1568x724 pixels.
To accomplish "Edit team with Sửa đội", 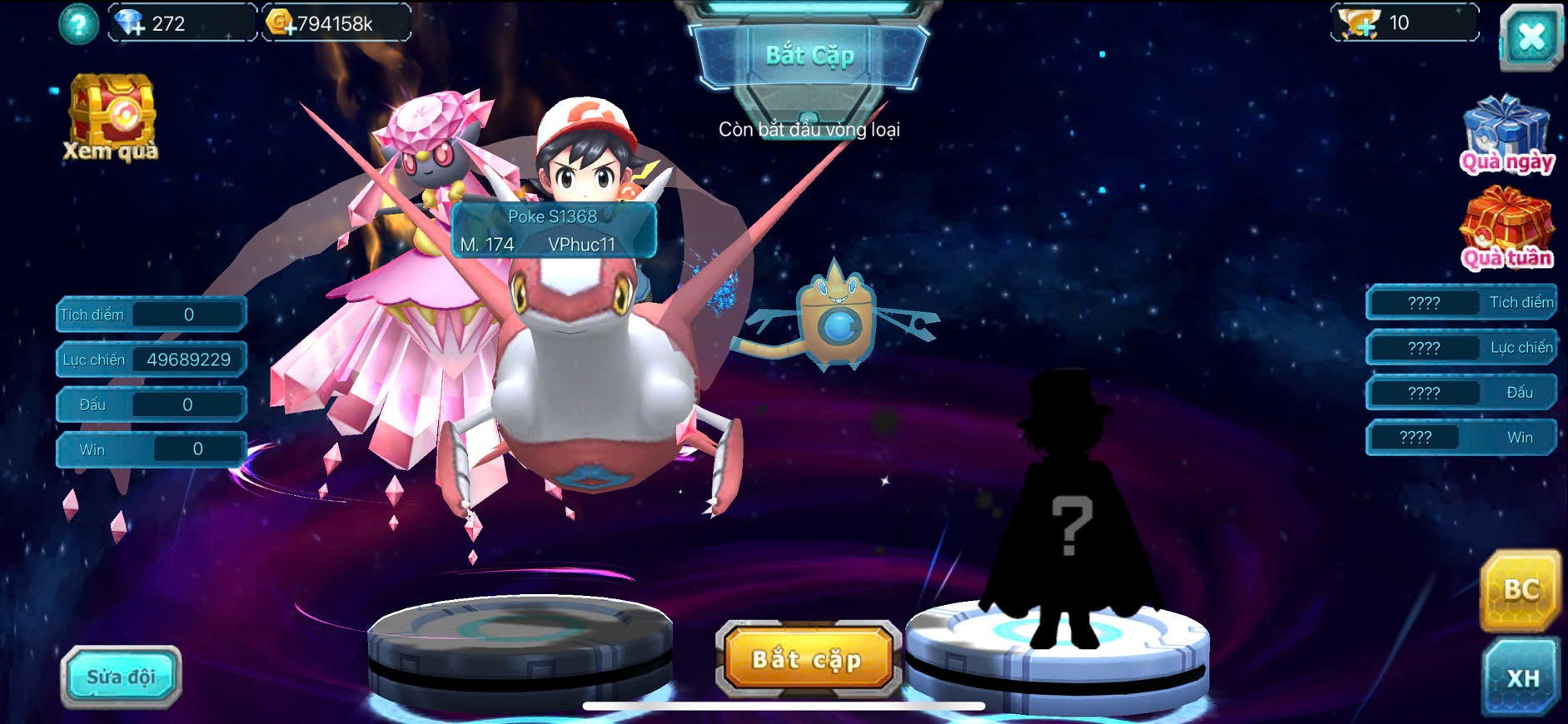I will 121,677.
